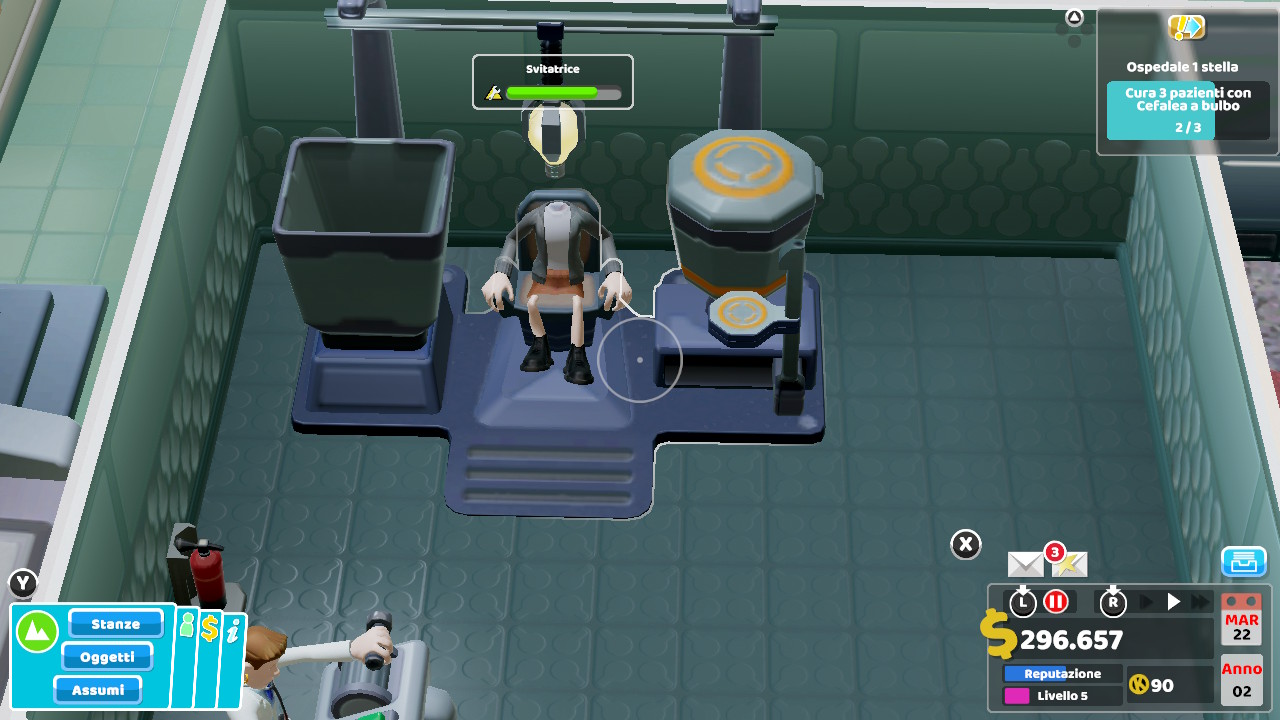1280x720 pixels.
Task: Open the Stanze menu
Action: (115, 623)
